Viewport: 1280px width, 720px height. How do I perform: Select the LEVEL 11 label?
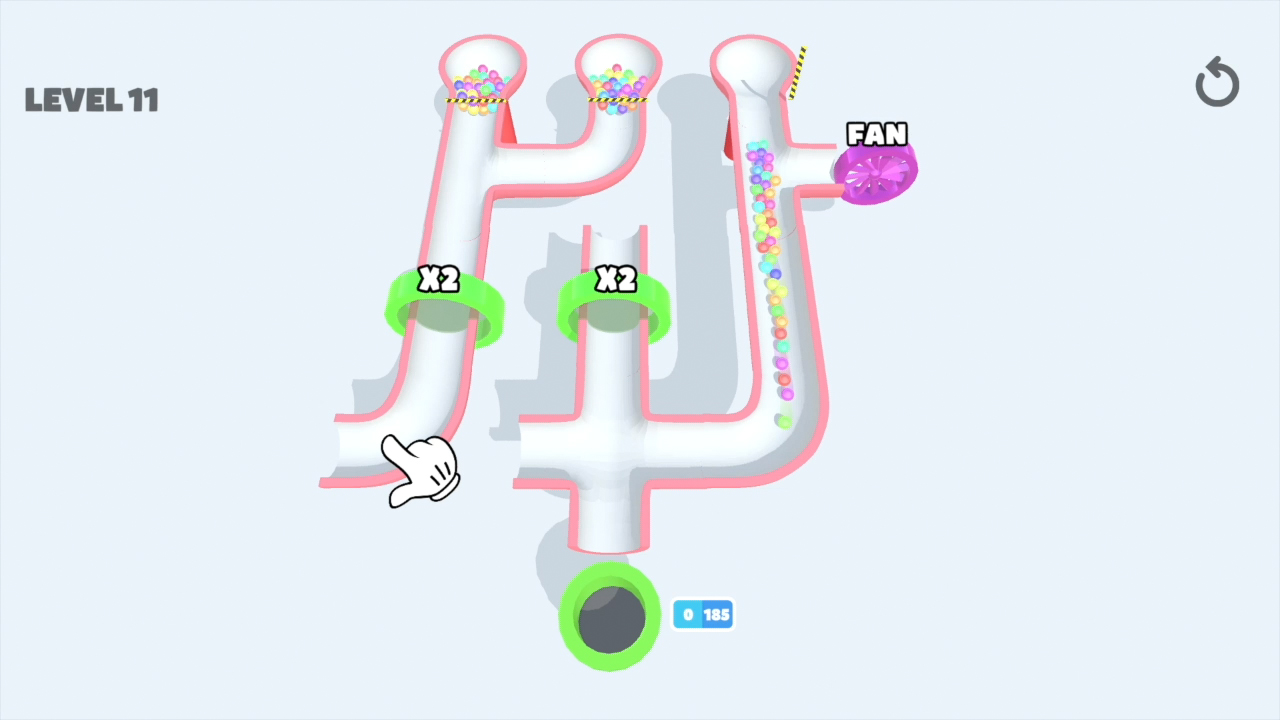[x=92, y=99]
